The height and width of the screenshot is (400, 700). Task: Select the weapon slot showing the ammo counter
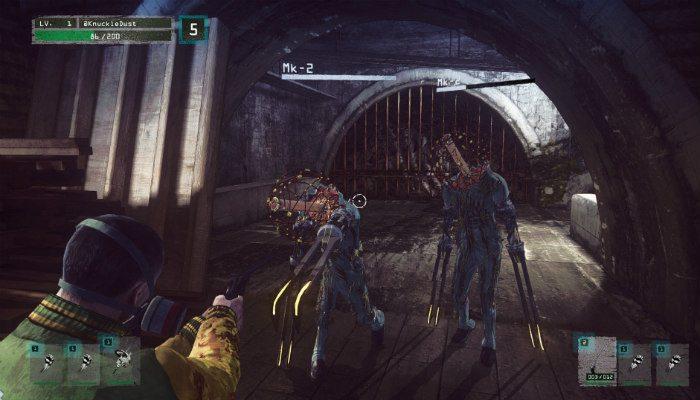pyautogui.click(x=596, y=359)
